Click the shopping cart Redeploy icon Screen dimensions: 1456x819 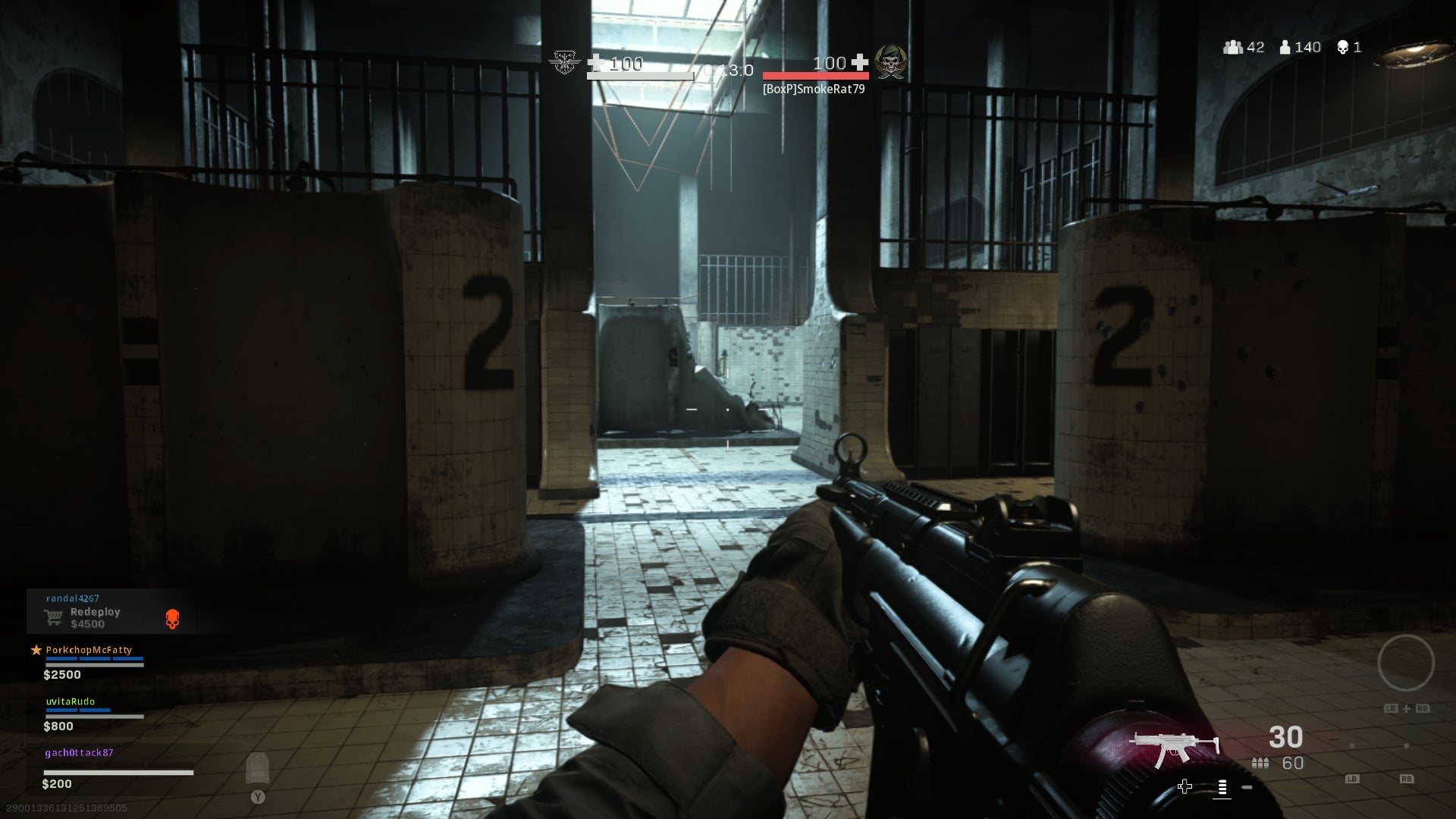click(x=53, y=618)
